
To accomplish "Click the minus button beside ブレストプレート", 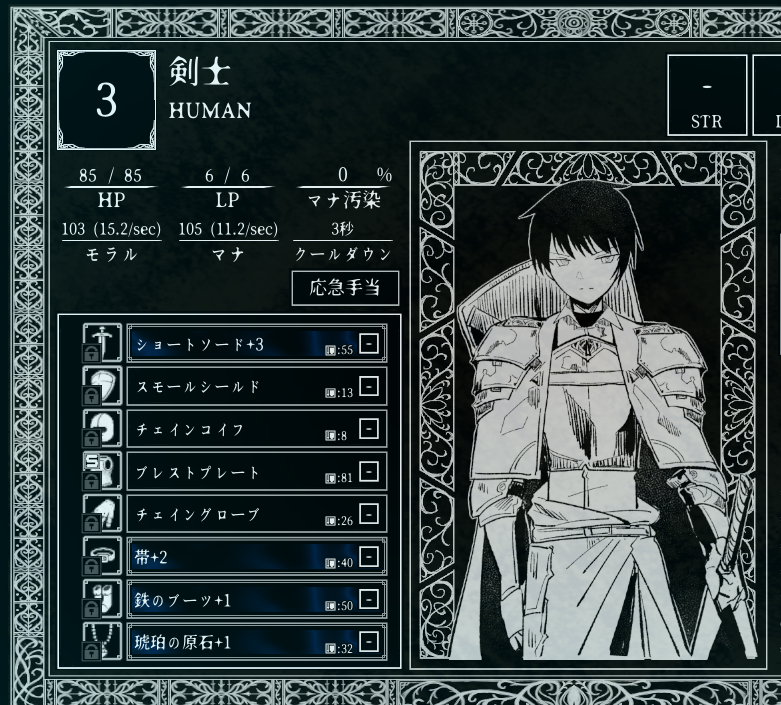I will [x=369, y=471].
